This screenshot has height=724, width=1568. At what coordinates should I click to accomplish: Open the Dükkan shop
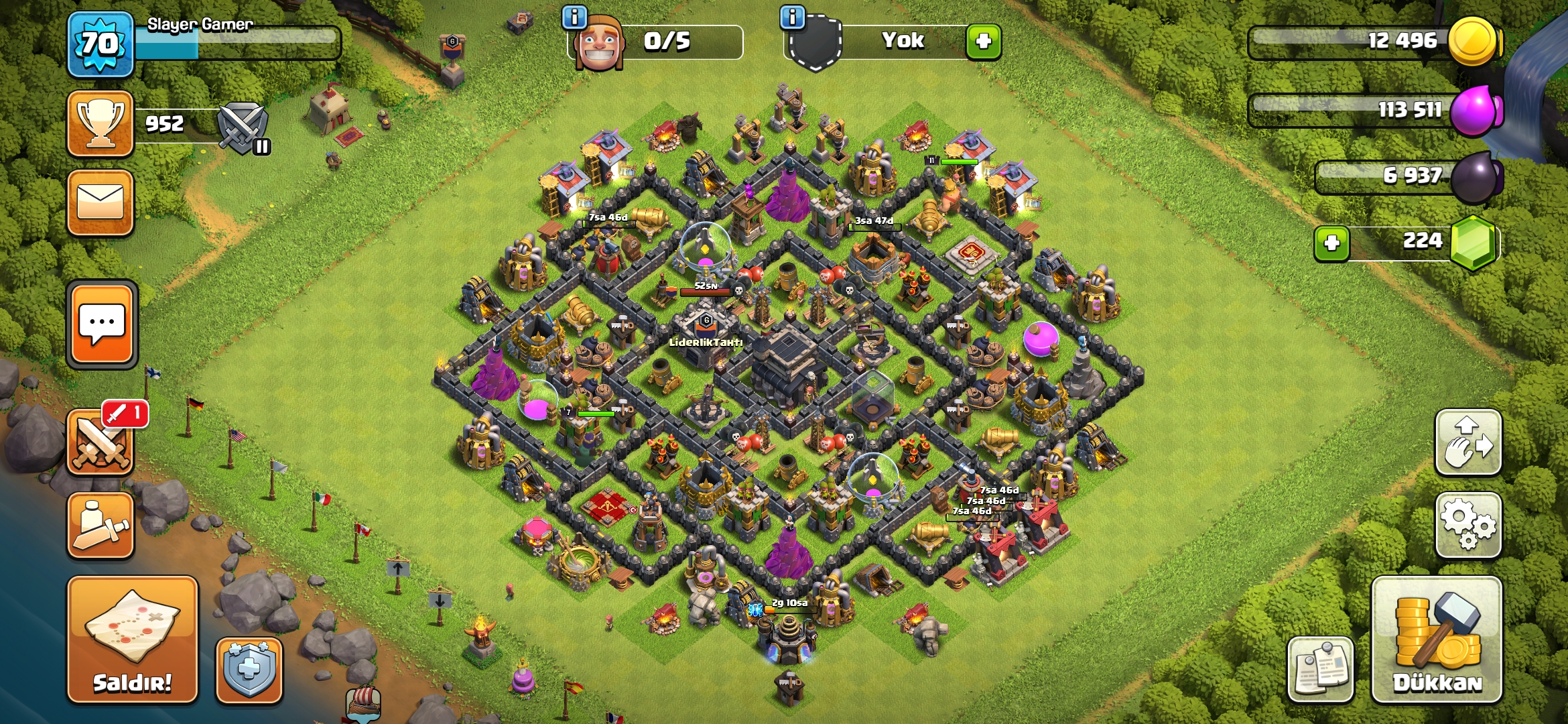(1437, 639)
